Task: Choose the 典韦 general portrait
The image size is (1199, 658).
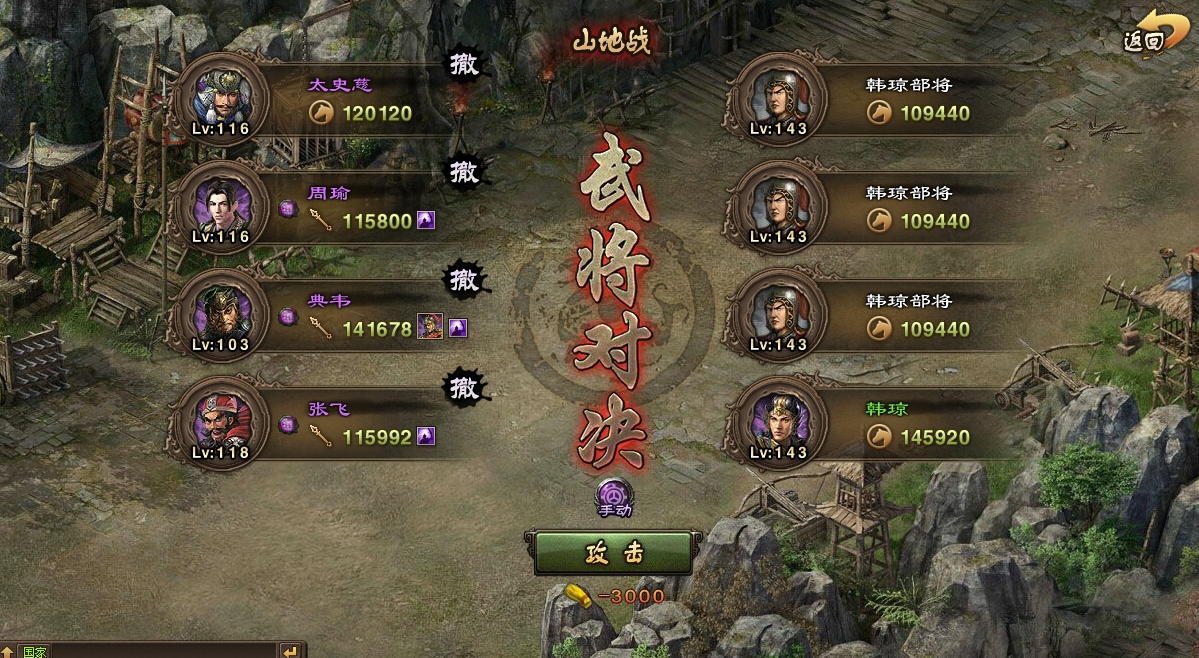Action: [219, 315]
